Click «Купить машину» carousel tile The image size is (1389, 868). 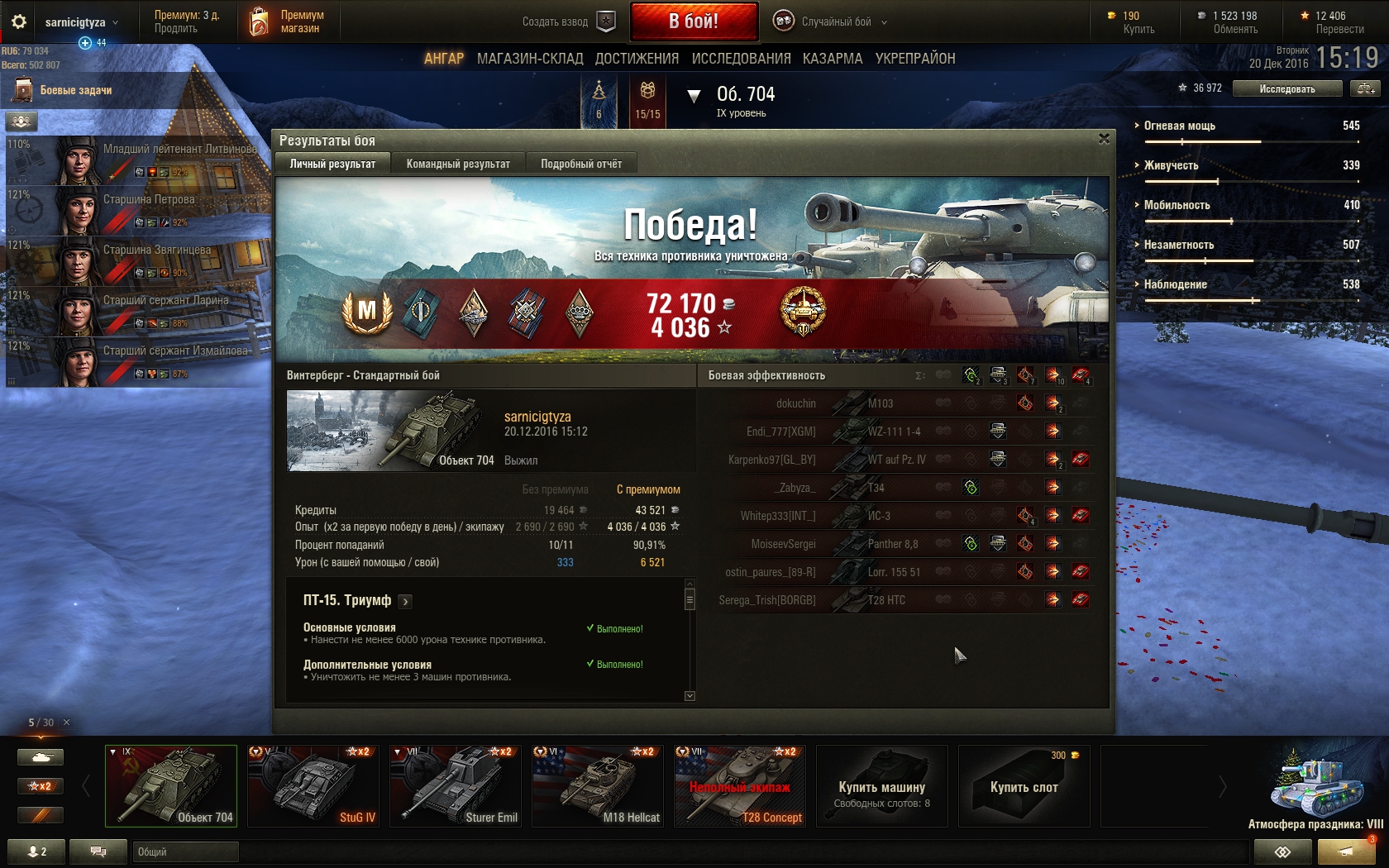point(881,786)
